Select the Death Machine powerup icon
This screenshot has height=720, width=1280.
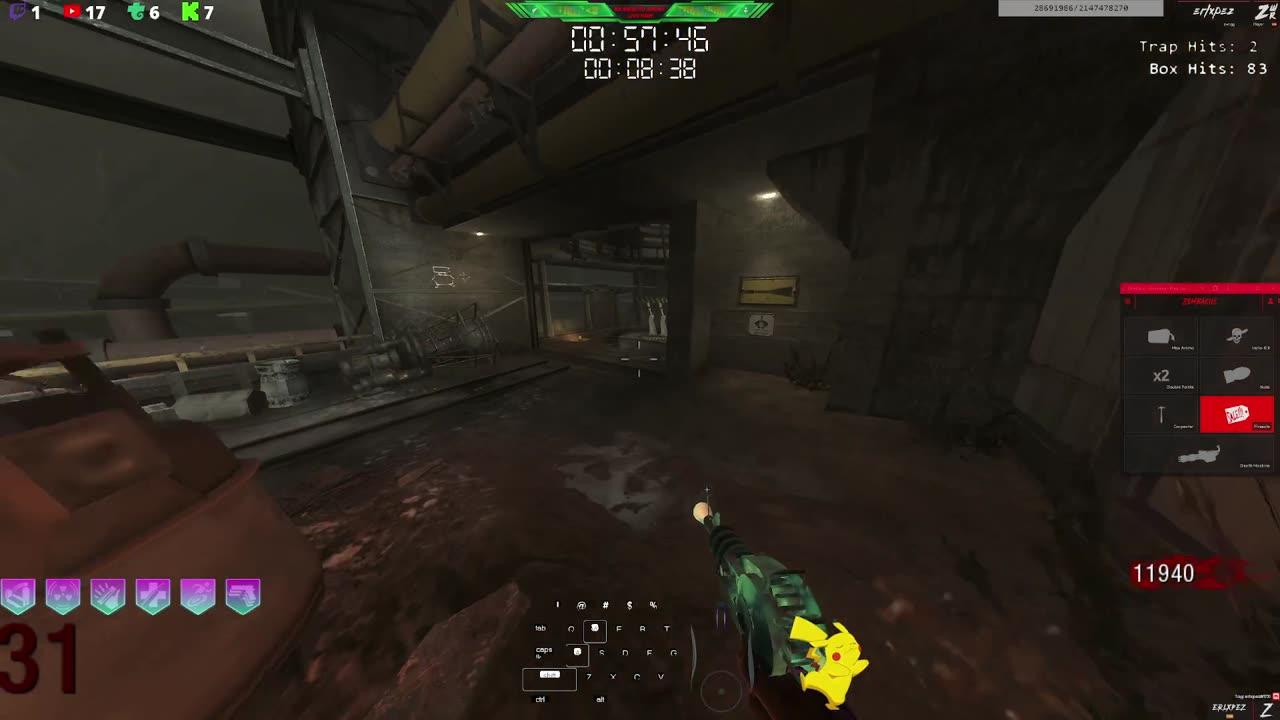click(x=1200, y=455)
